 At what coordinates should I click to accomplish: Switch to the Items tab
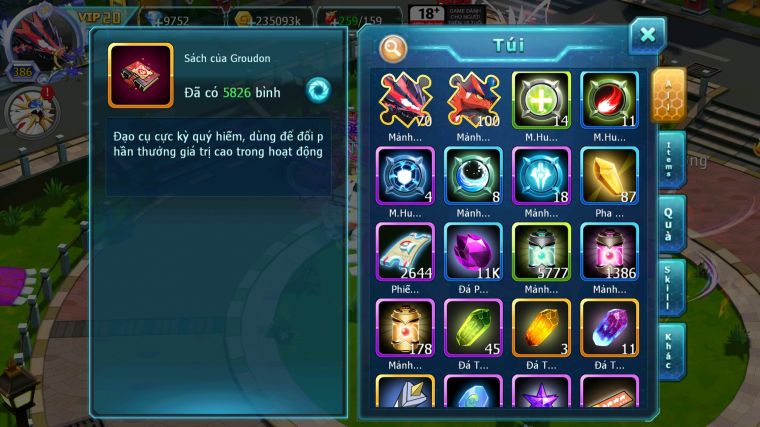click(x=671, y=158)
